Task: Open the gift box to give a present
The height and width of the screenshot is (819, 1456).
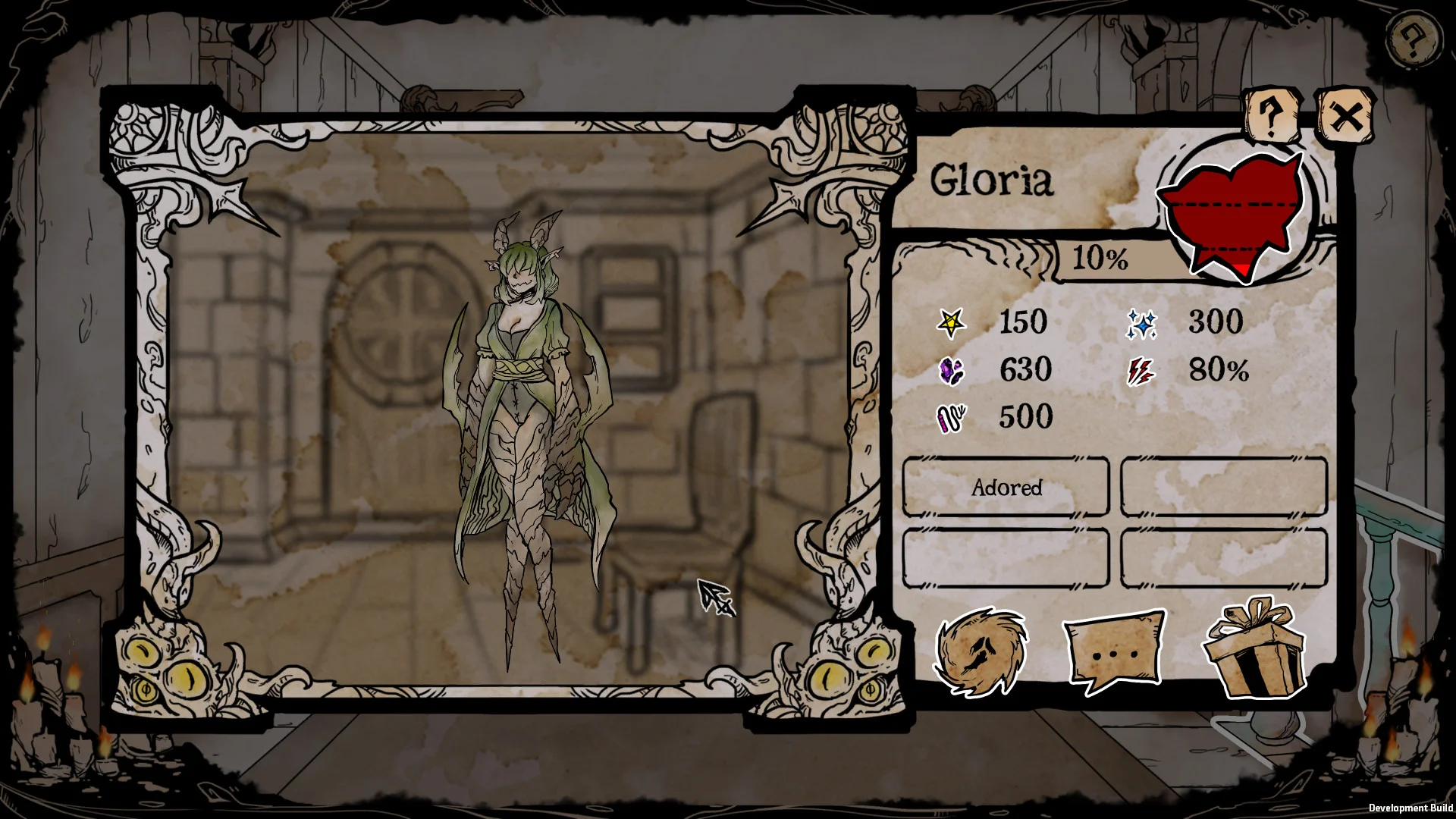Action: click(x=1254, y=648)
